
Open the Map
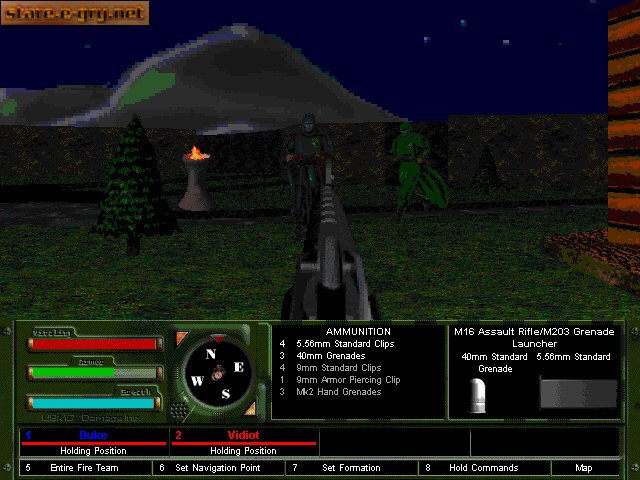584,468
